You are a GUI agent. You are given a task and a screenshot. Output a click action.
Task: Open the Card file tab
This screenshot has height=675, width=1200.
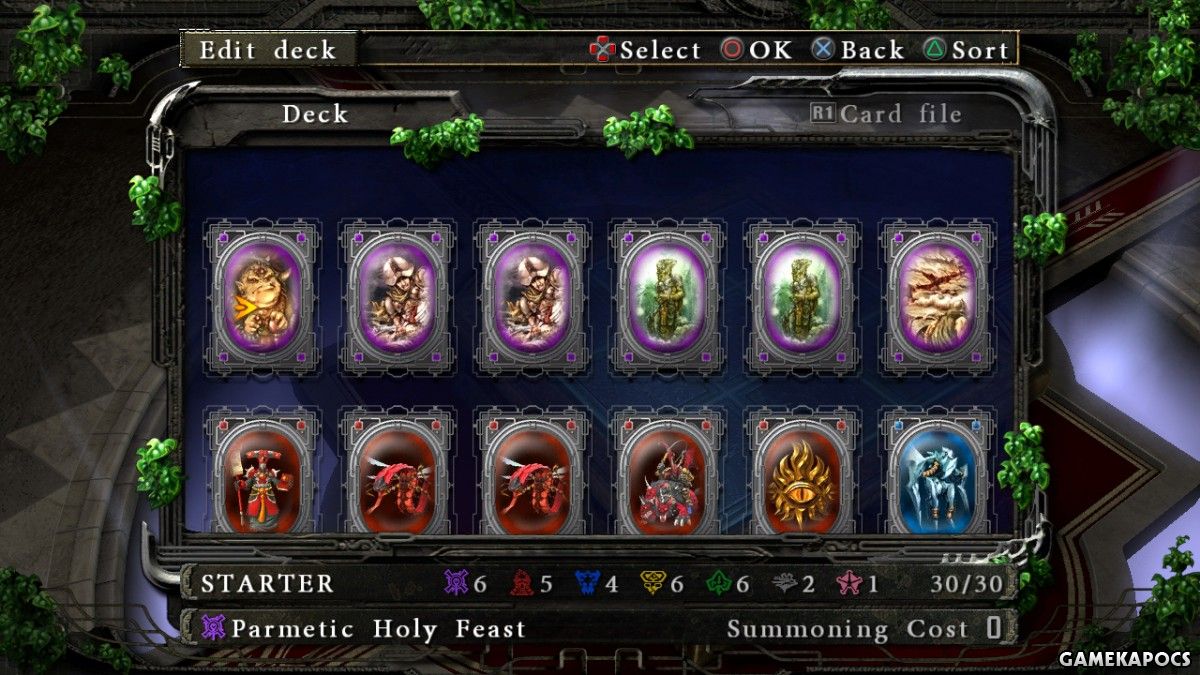pyautogui.click(x=886, y=114)
